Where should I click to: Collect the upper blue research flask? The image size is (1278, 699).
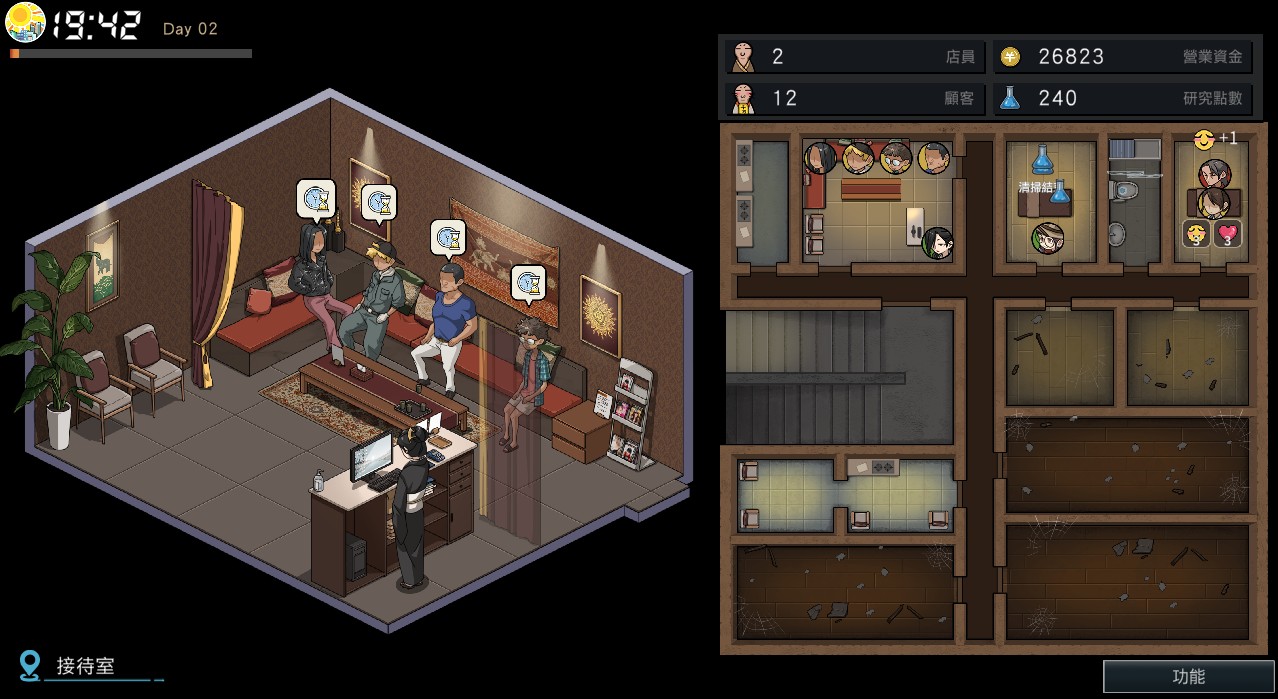(x=1043, y=158)
